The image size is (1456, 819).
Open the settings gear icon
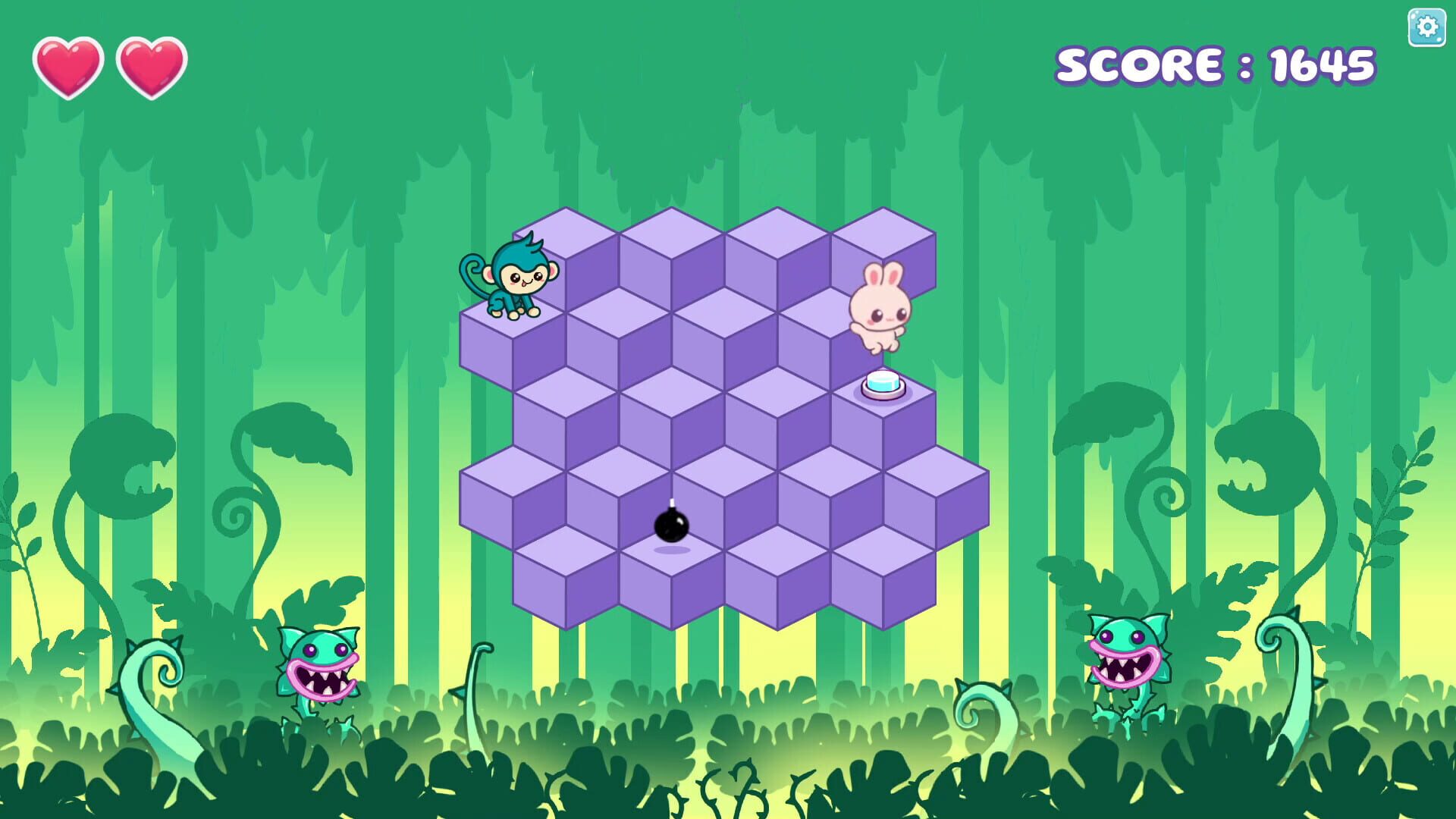[1426, 27]
